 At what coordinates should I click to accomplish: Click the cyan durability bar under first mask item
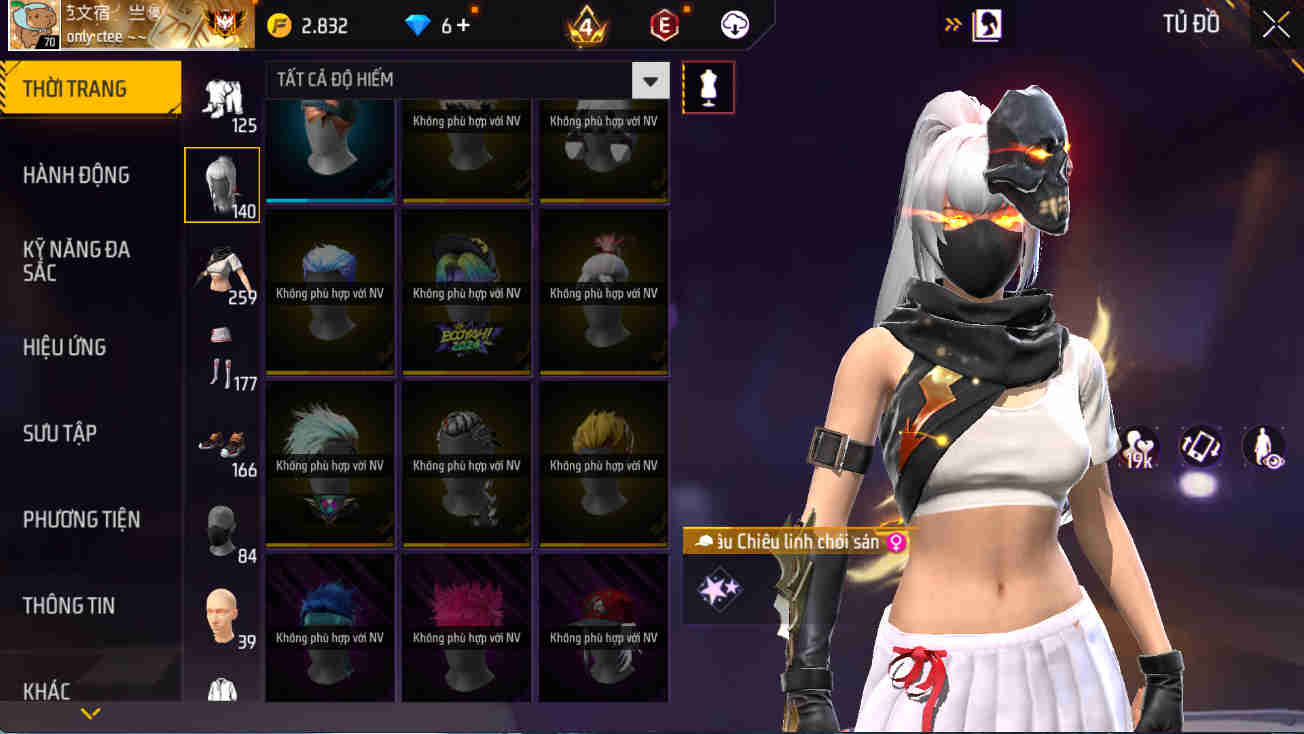pos(329,199)
